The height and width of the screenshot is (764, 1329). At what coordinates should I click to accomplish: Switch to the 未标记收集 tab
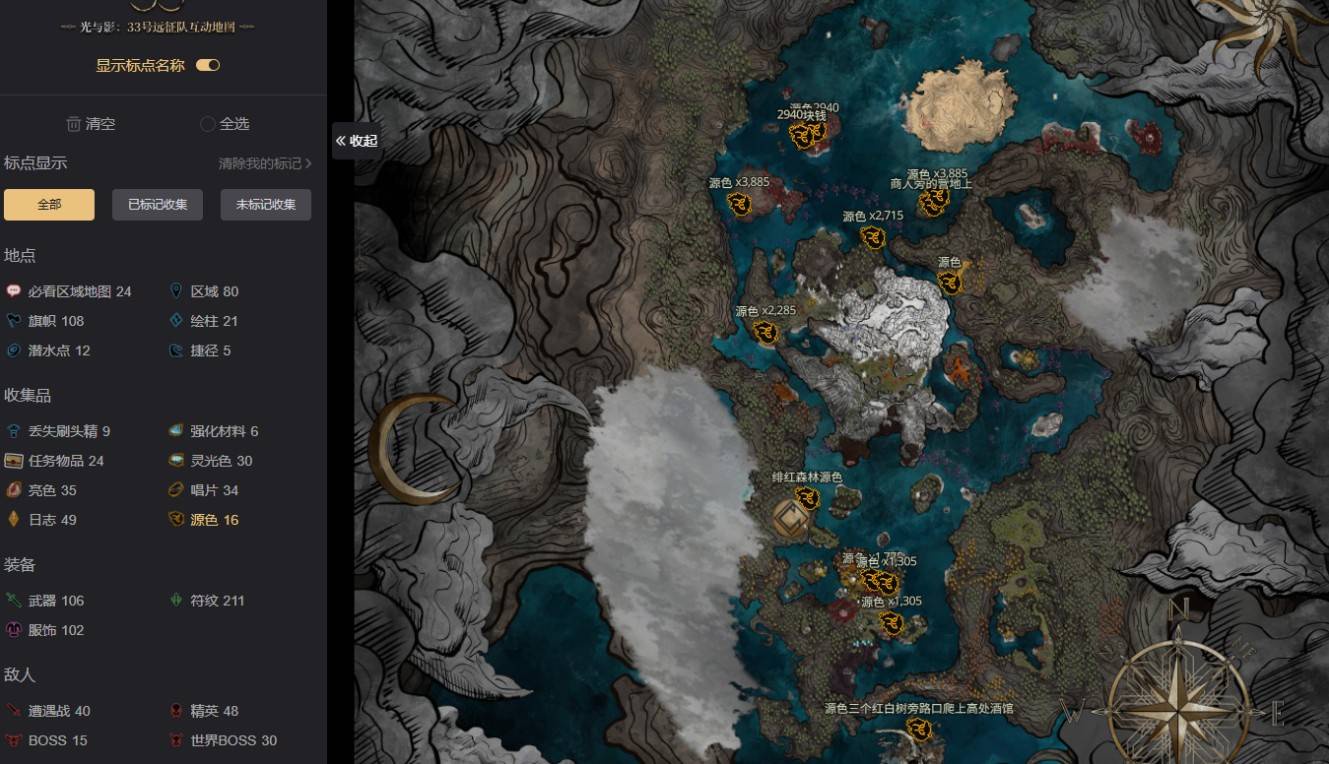(265, 205)
